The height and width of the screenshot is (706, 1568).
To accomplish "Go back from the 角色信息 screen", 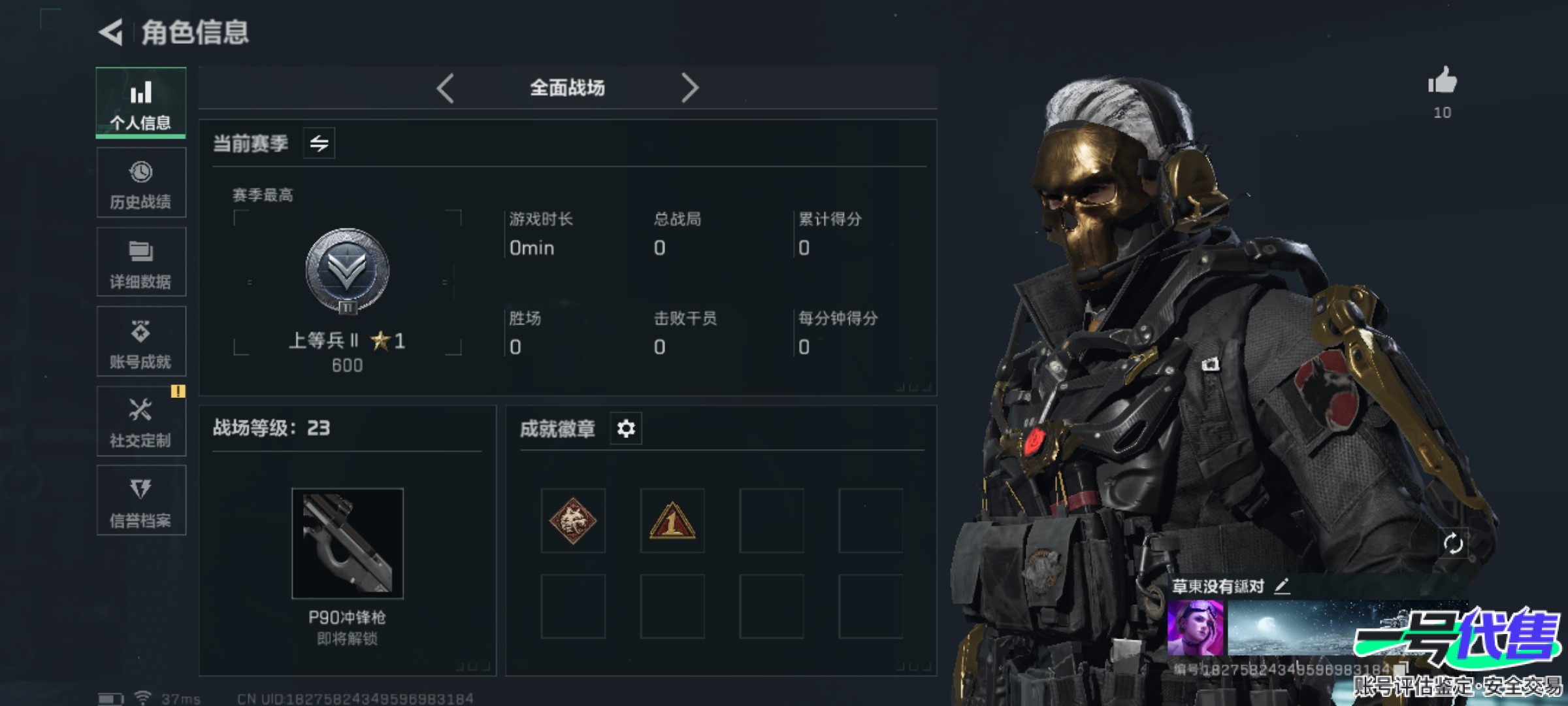I will pyautogui.click(x=111, y=32).
